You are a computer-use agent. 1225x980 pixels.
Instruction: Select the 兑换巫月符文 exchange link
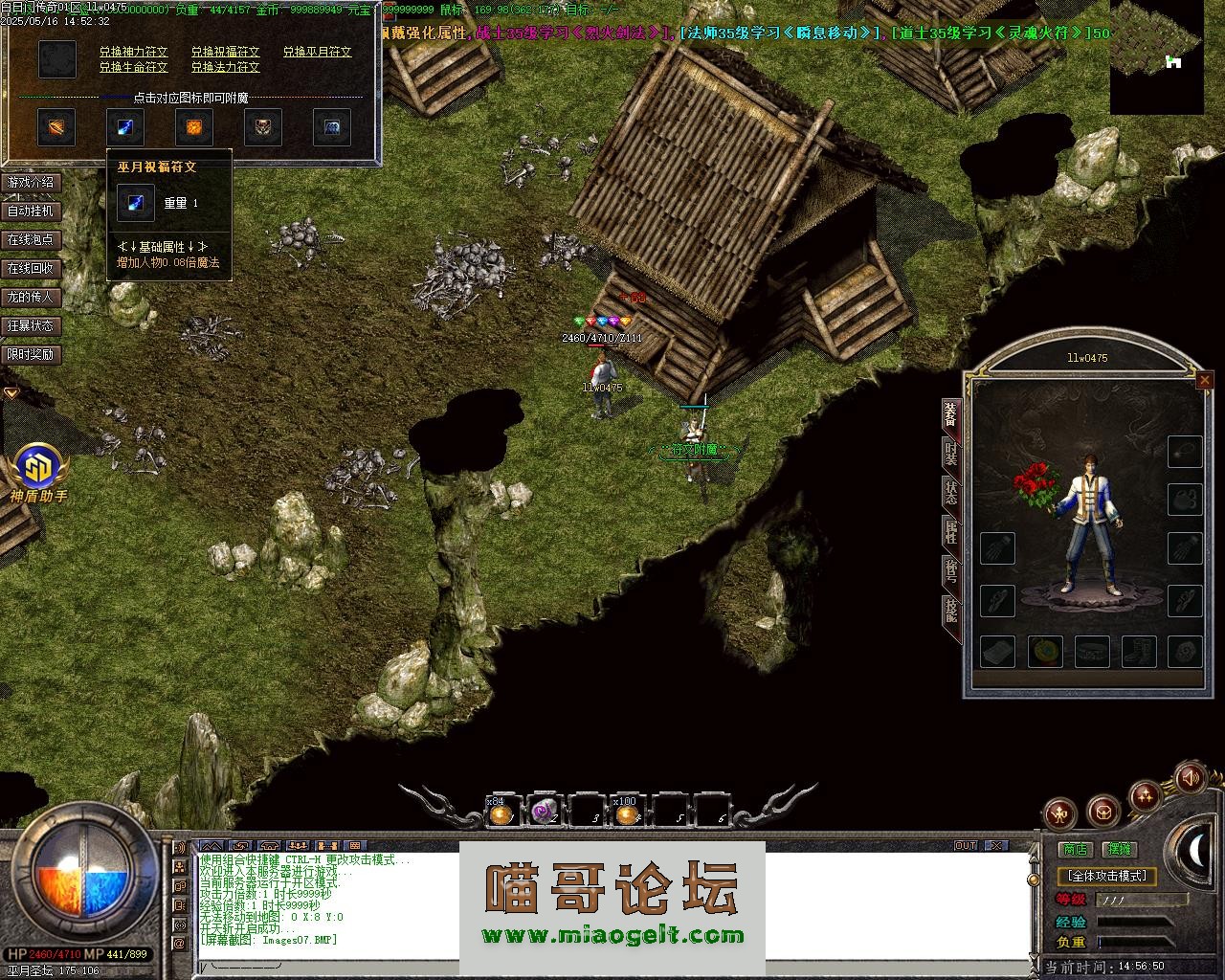pos(317,52)
